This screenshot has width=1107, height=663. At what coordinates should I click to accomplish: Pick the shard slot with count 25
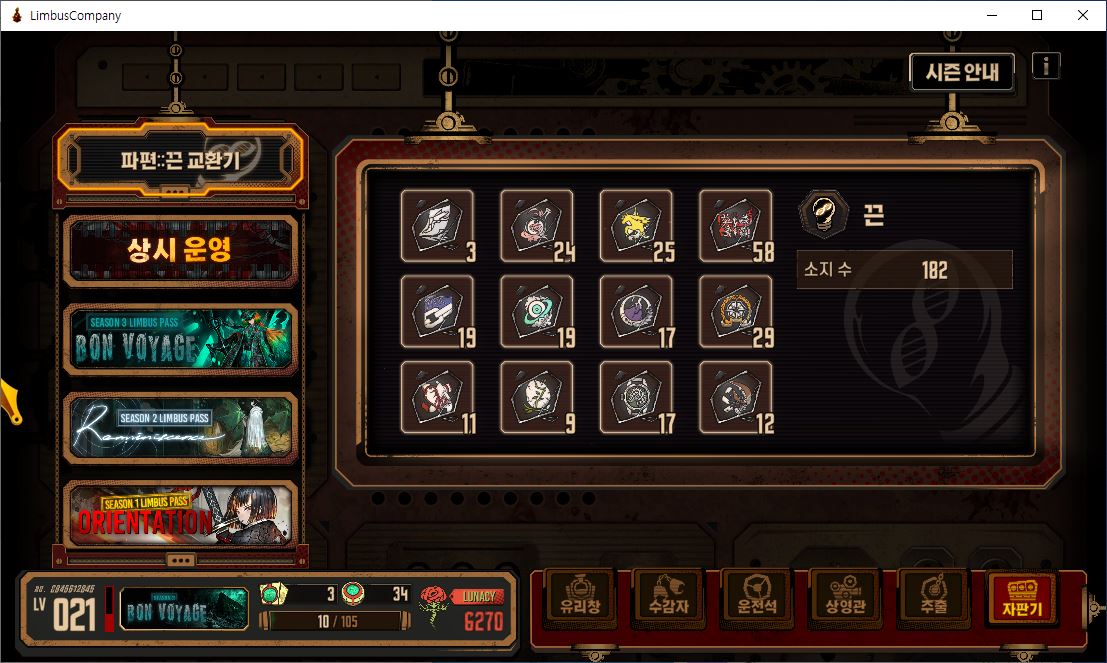click(x=636, y=226)
